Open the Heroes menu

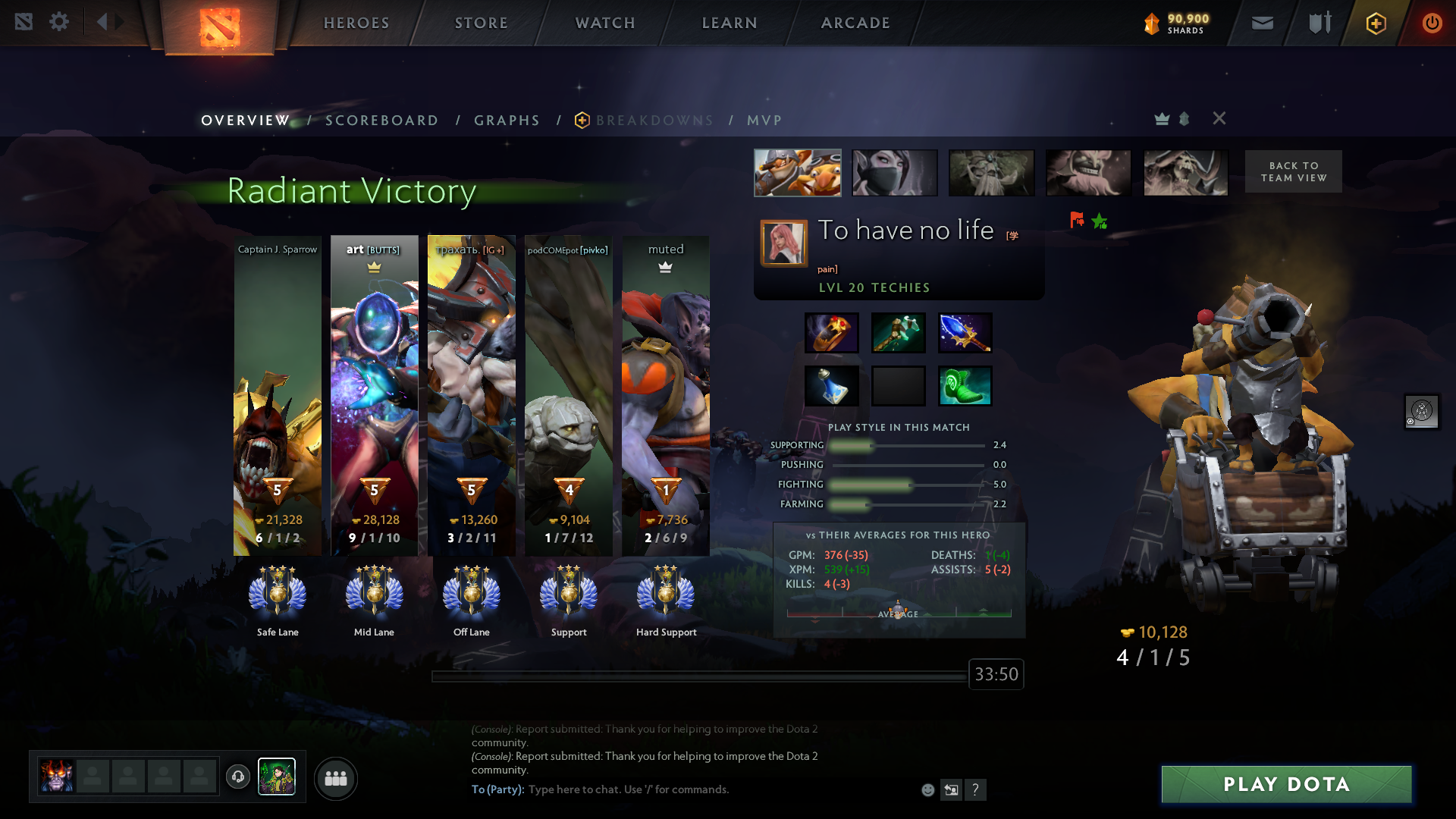pos(356,23)
